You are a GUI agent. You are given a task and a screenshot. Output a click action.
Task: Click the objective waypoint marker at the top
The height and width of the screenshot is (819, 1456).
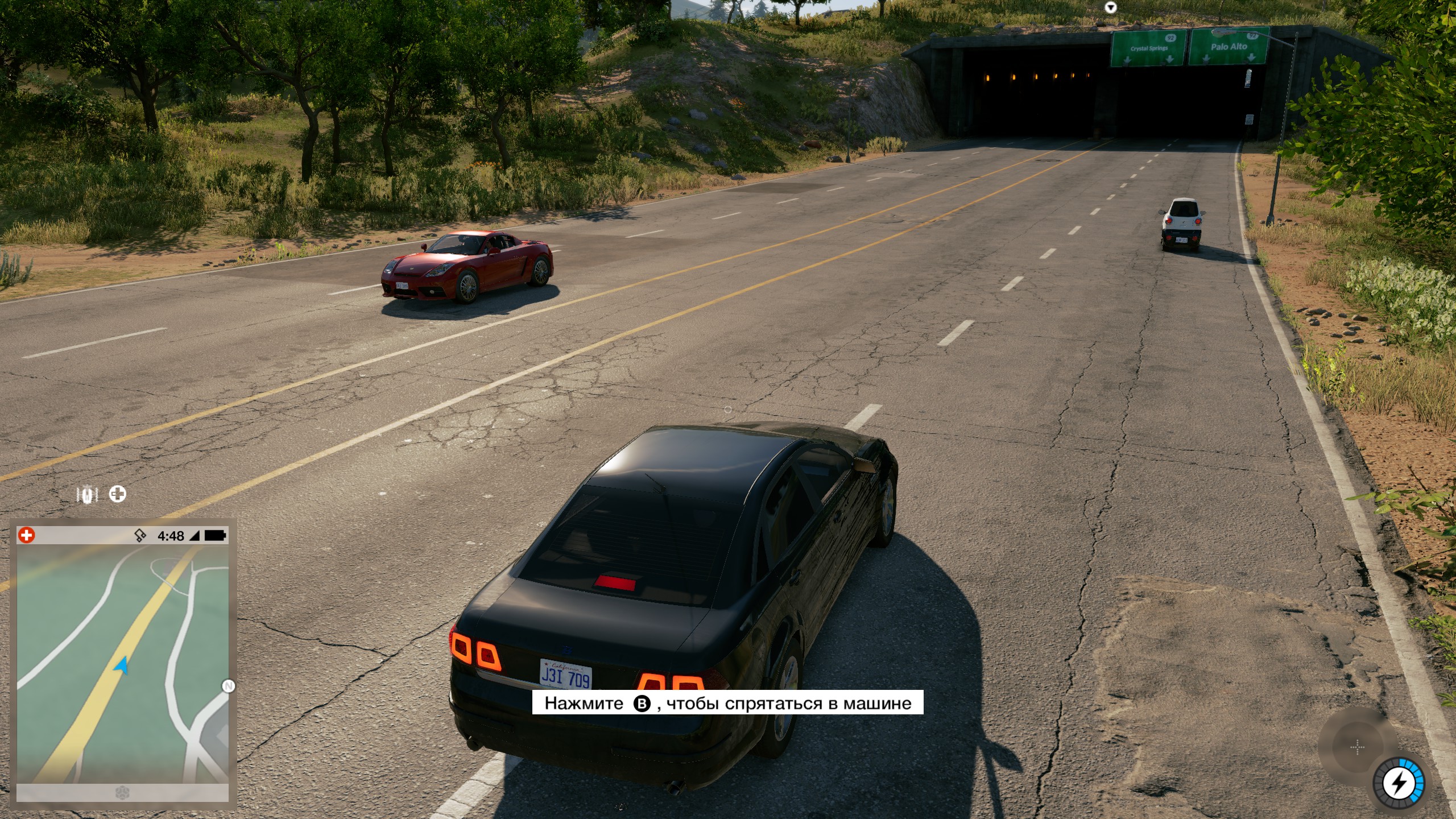pyautogui.click(x=1110, y=7)
